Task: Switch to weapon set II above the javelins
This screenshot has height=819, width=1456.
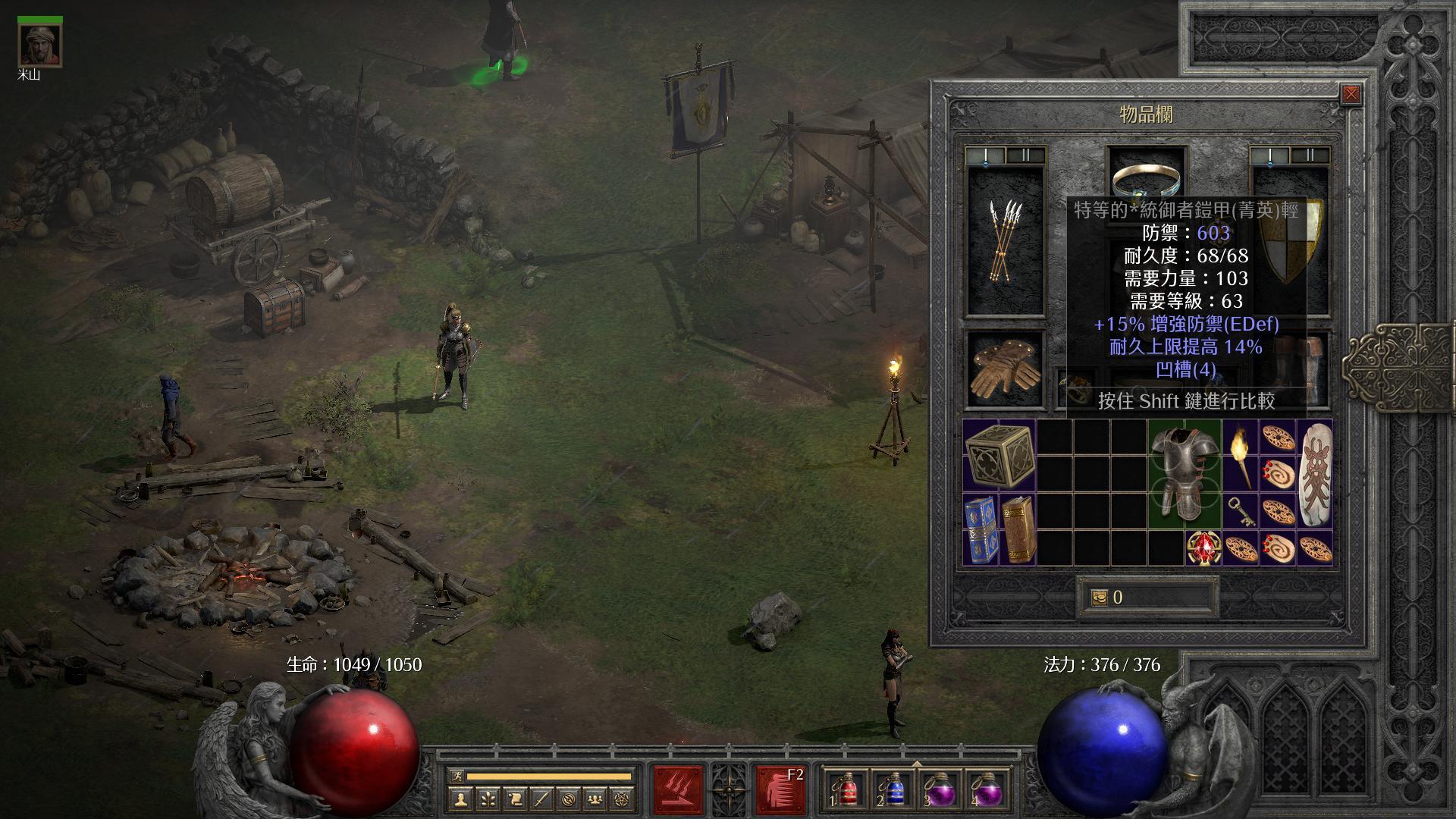Action: pyautogui.click(x=1025, y=155)
